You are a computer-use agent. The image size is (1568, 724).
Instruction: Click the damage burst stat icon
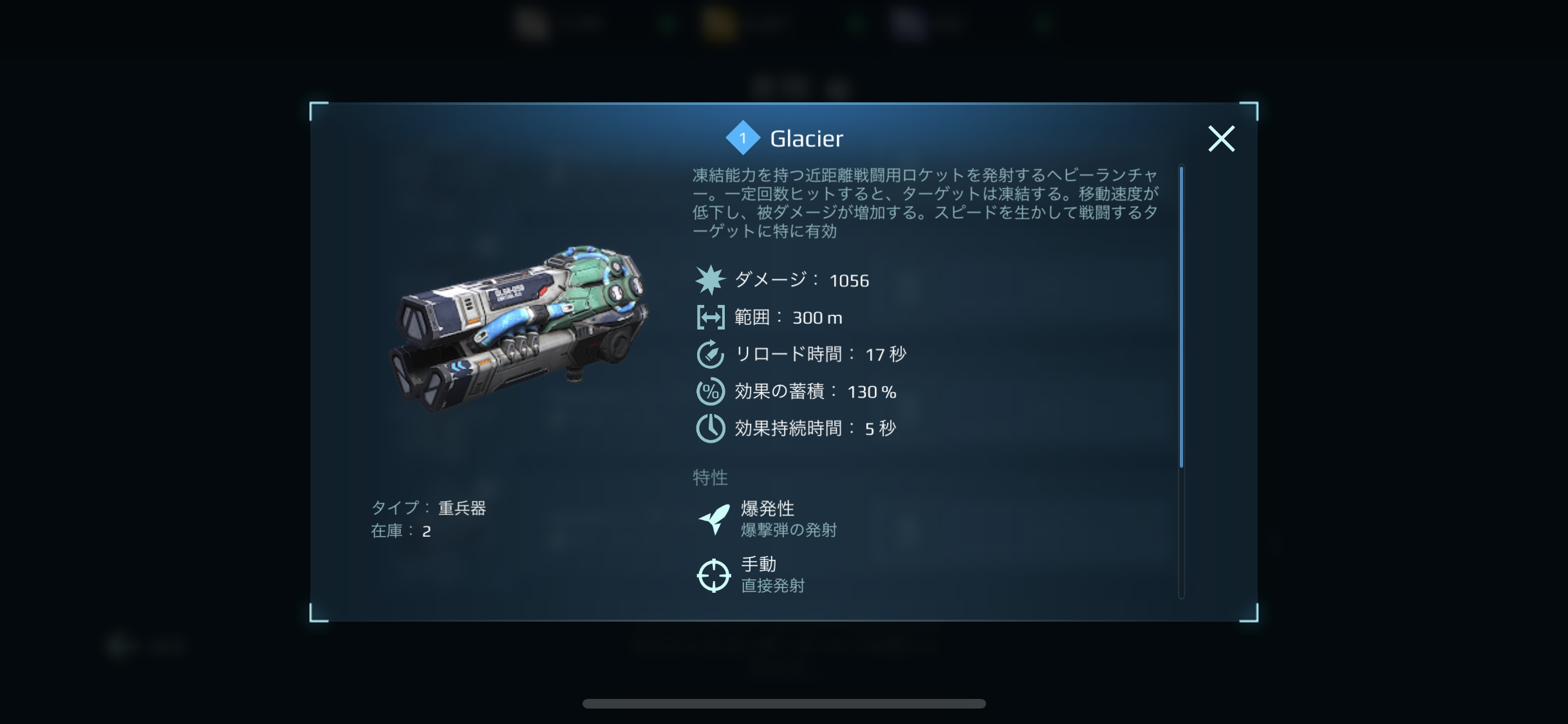711,280
